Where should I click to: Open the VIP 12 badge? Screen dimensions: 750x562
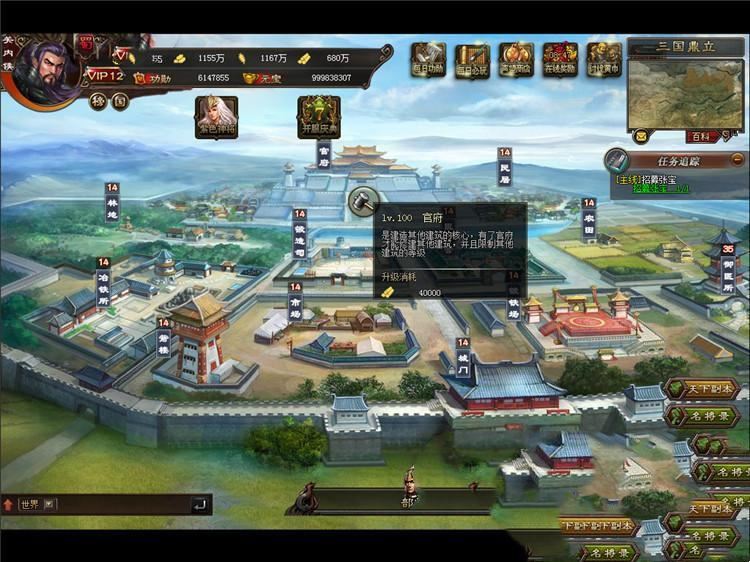(x=103, y=76)
